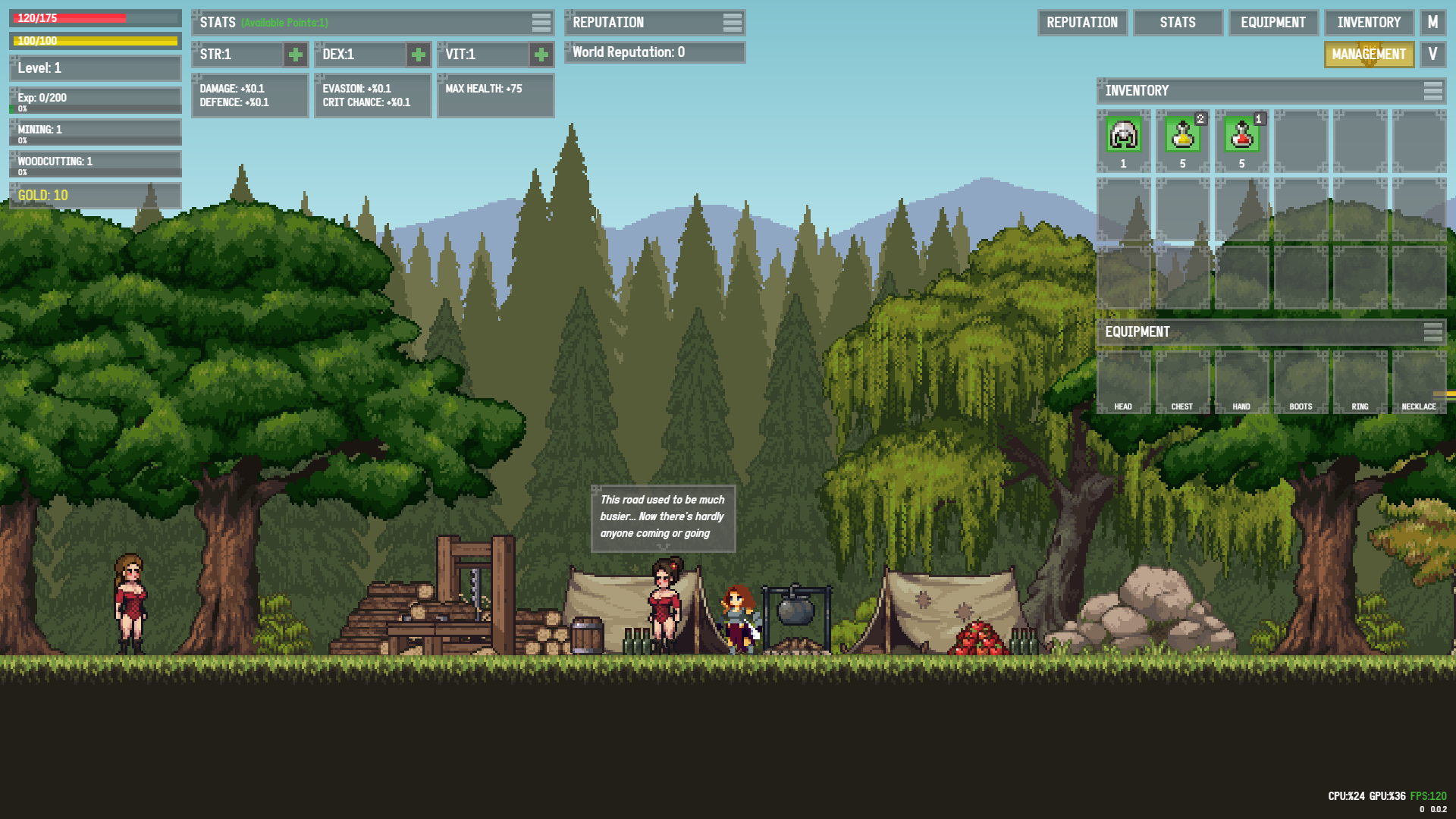Open the Management menu

(1369, 55)
